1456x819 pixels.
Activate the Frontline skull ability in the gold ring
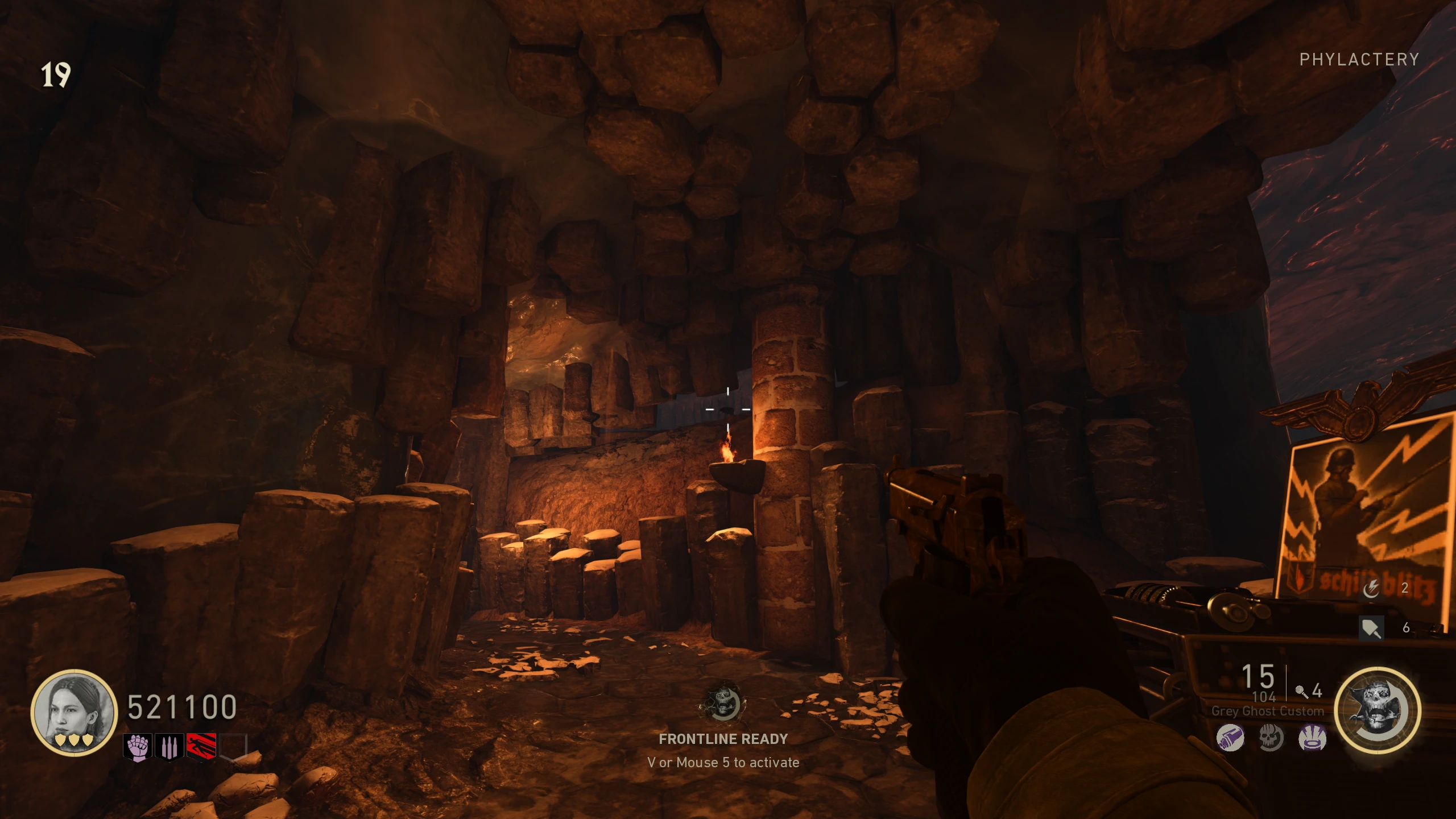pos(1377,710)
